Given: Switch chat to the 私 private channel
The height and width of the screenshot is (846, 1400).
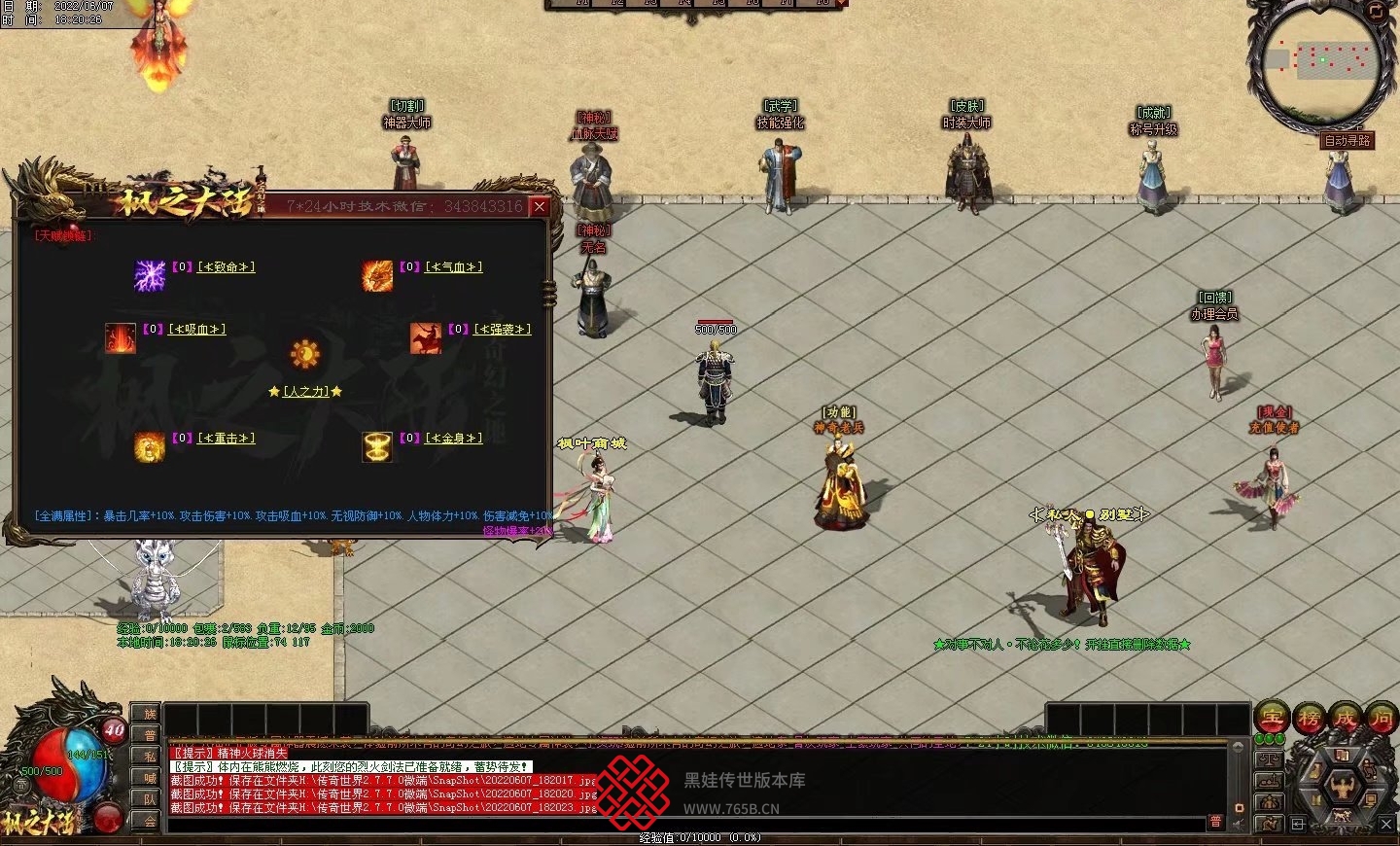Looking at the screenshot, I should (148, 757).
